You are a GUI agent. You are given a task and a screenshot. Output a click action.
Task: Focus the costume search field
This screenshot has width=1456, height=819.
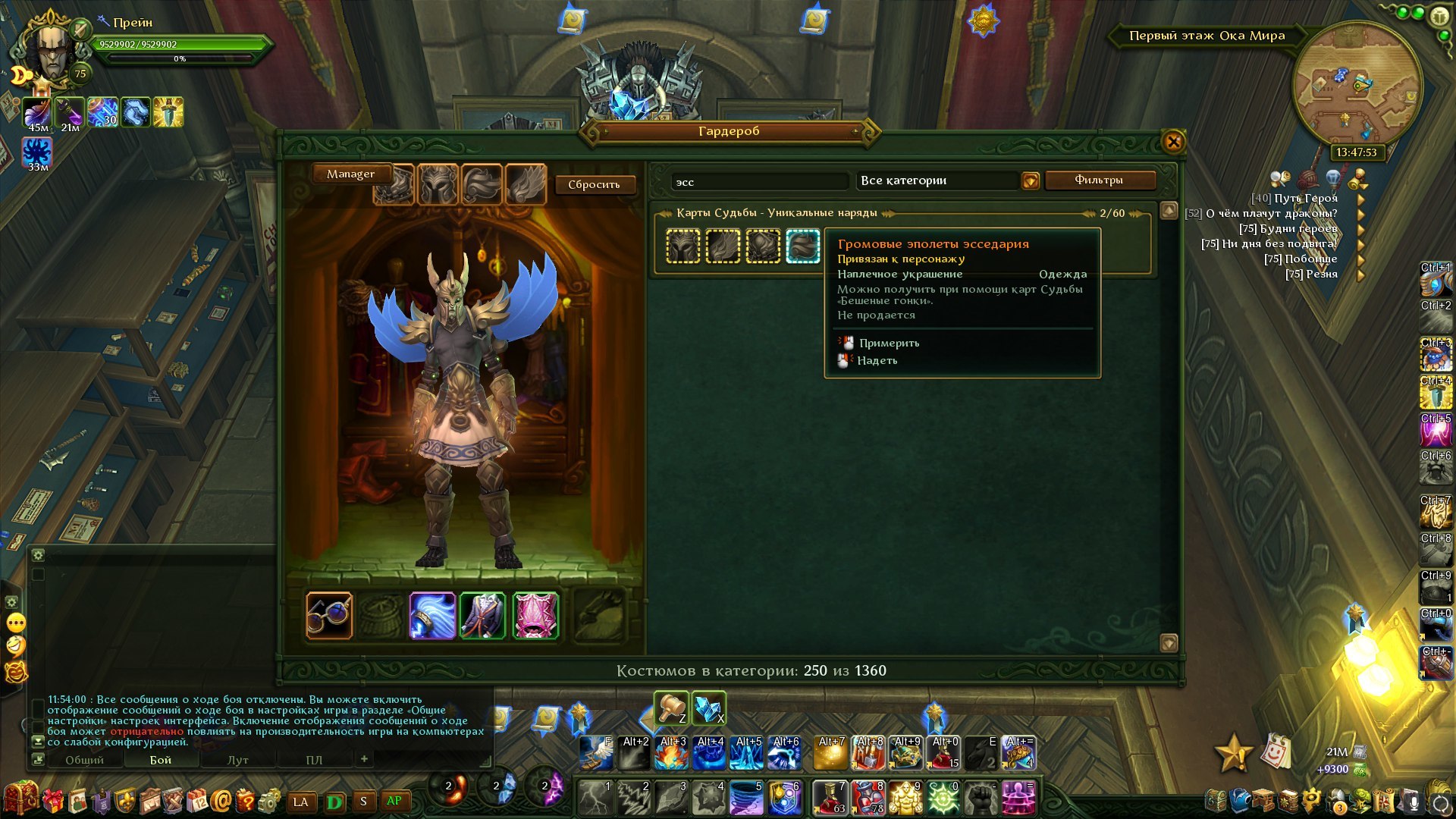point(760,182)
